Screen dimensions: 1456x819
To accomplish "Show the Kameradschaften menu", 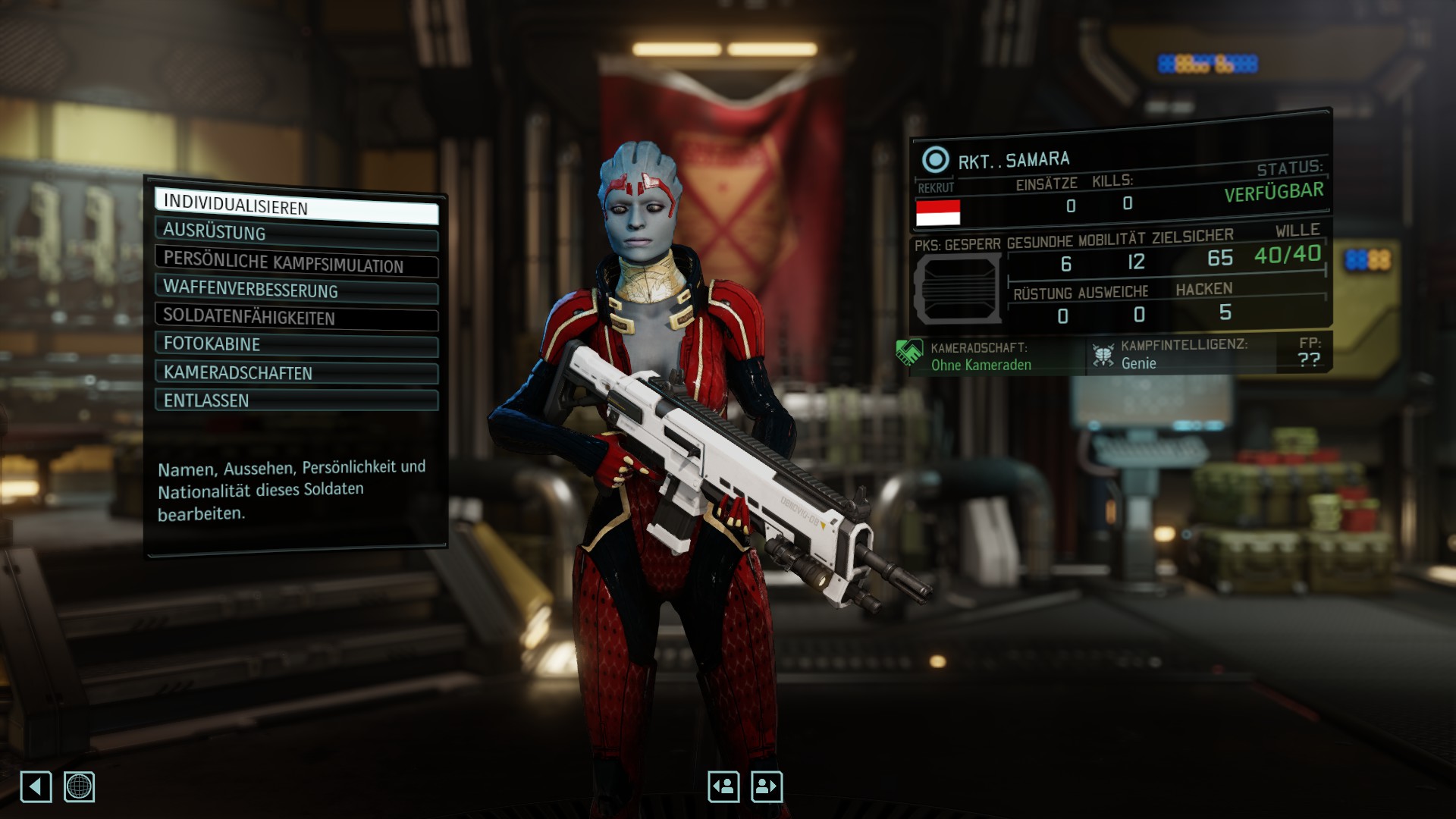I will [296, 373].
